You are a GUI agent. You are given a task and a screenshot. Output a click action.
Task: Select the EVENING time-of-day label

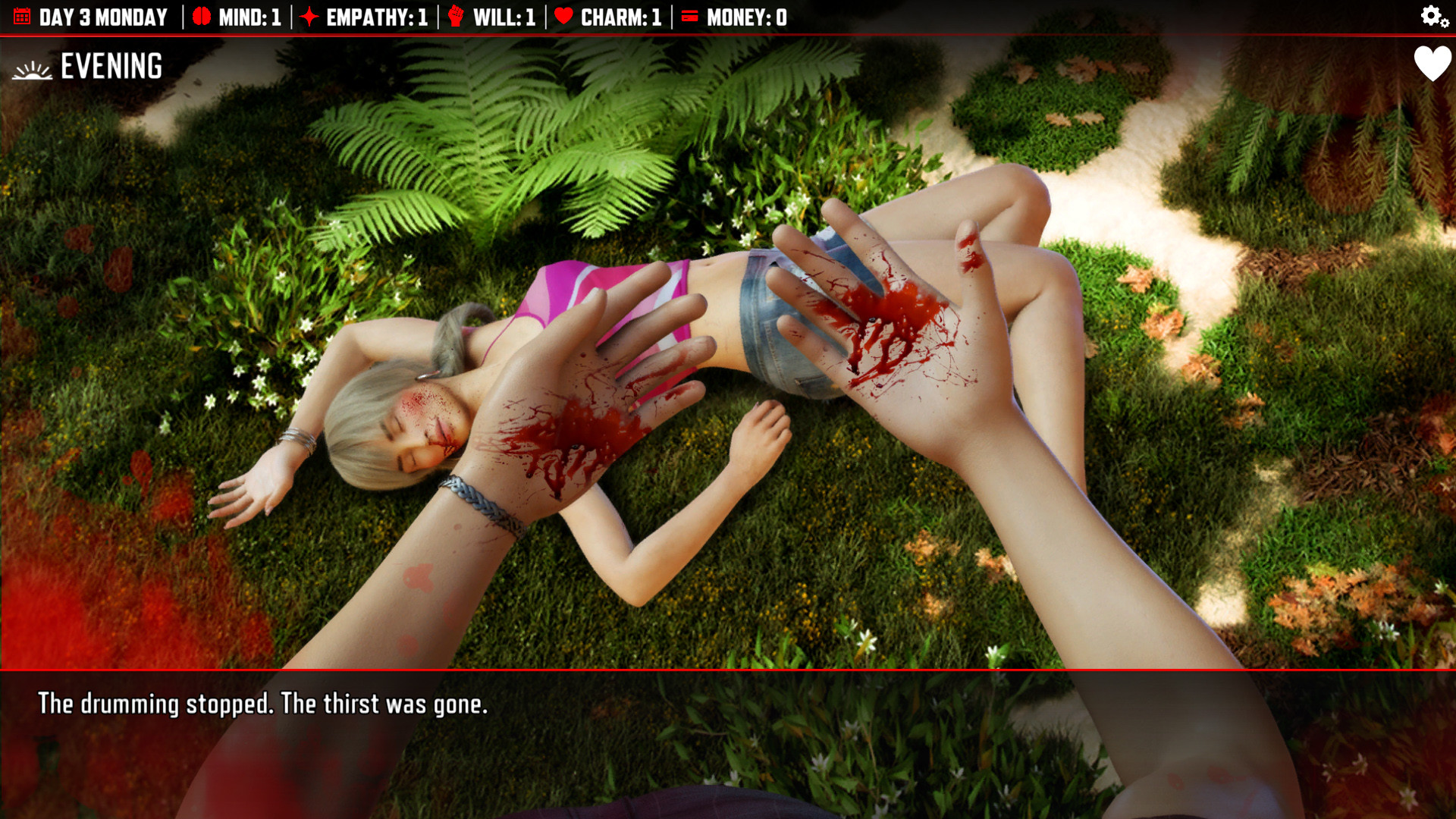(x=111, y=66)
